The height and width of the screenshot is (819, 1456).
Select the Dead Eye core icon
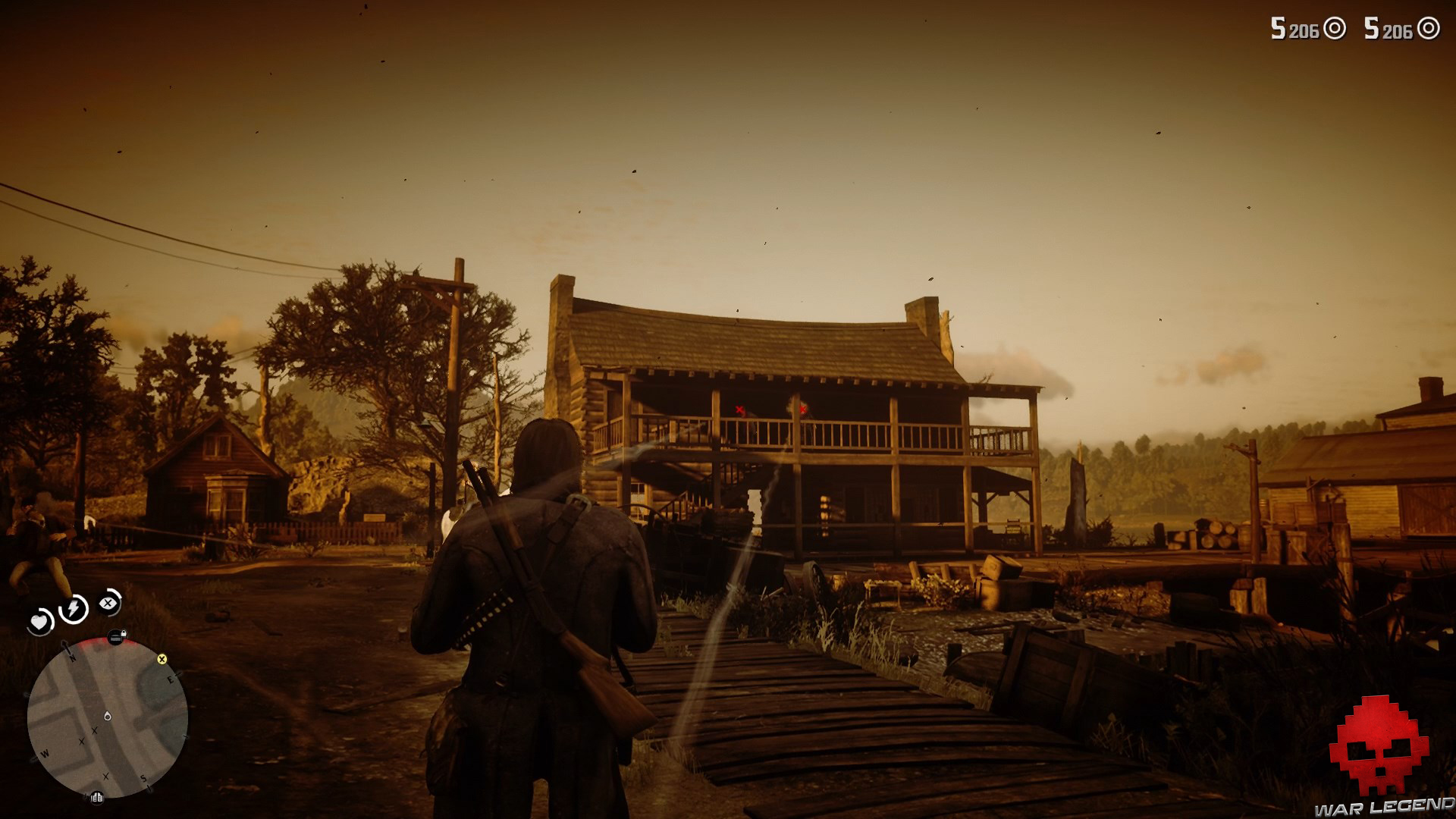coord(107,604)
